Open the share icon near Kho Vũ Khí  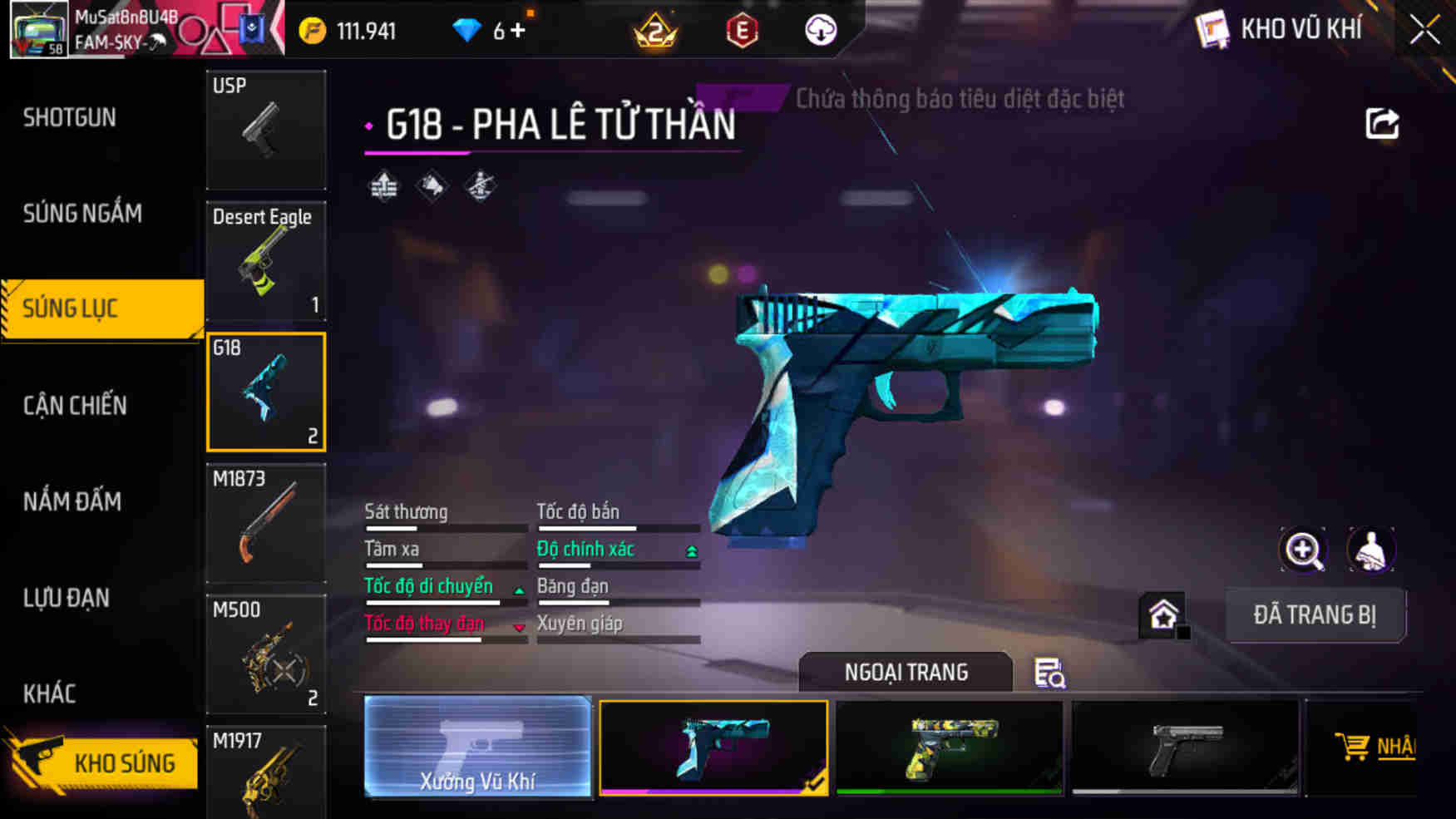tap(1381, 123)
